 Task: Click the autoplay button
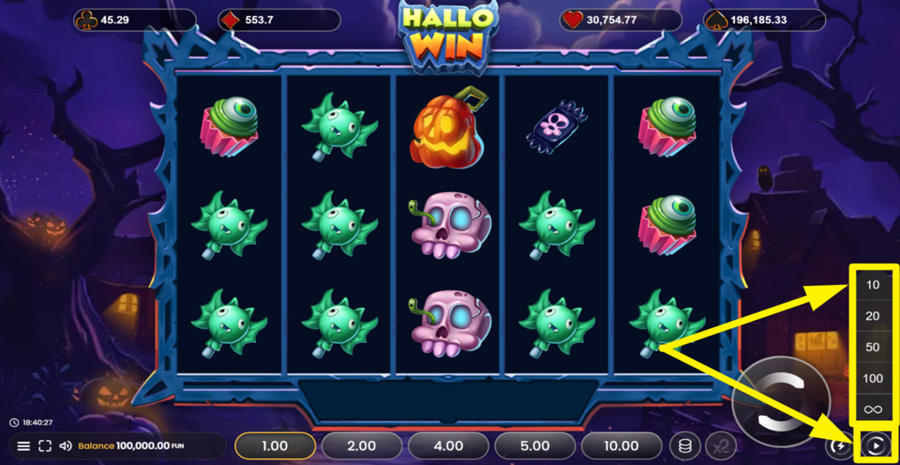pyautogui.click(x=876, y=446)
